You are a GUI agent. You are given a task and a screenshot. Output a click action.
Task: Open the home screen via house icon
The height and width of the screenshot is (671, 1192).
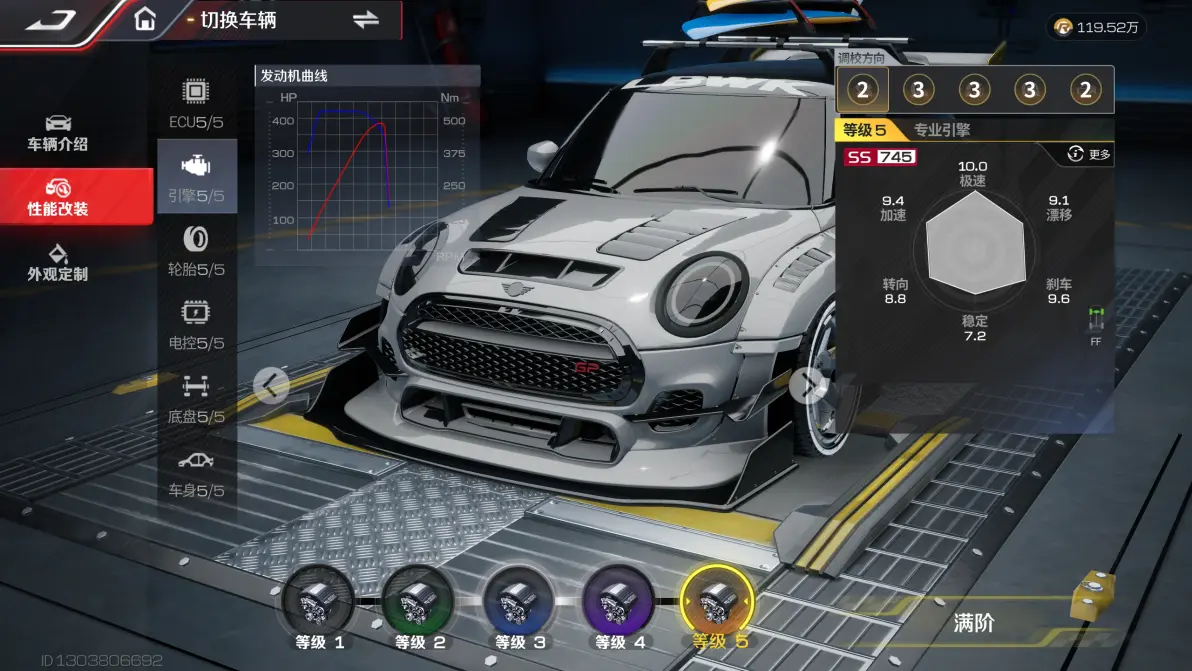[x=145, y=20]
